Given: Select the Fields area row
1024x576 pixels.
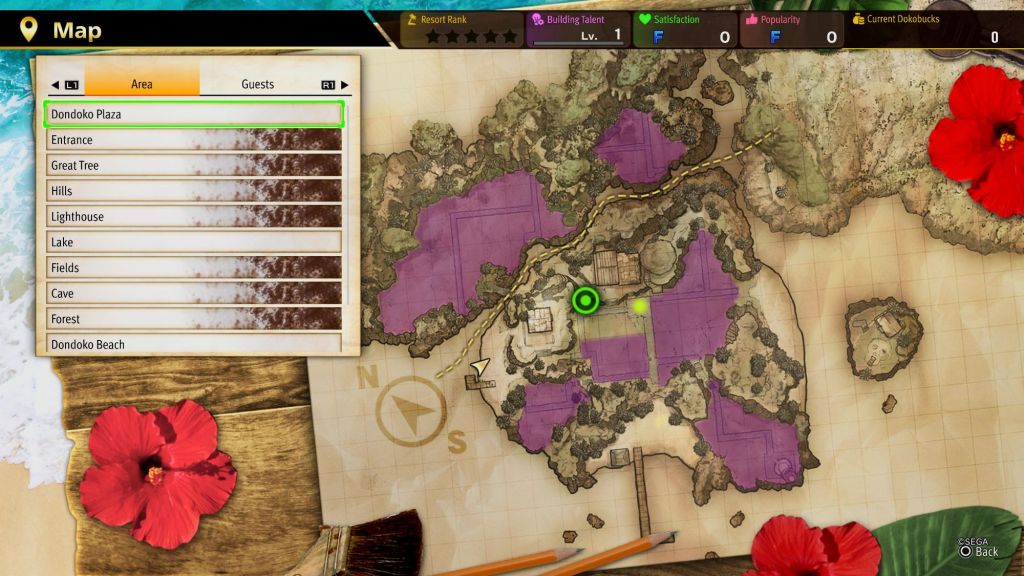Looking at the screenshot, I should coord(195,268).
